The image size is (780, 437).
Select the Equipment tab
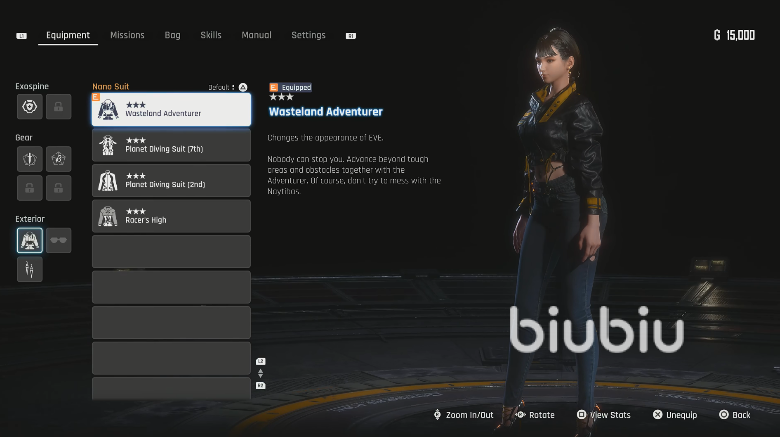[68, 35]
